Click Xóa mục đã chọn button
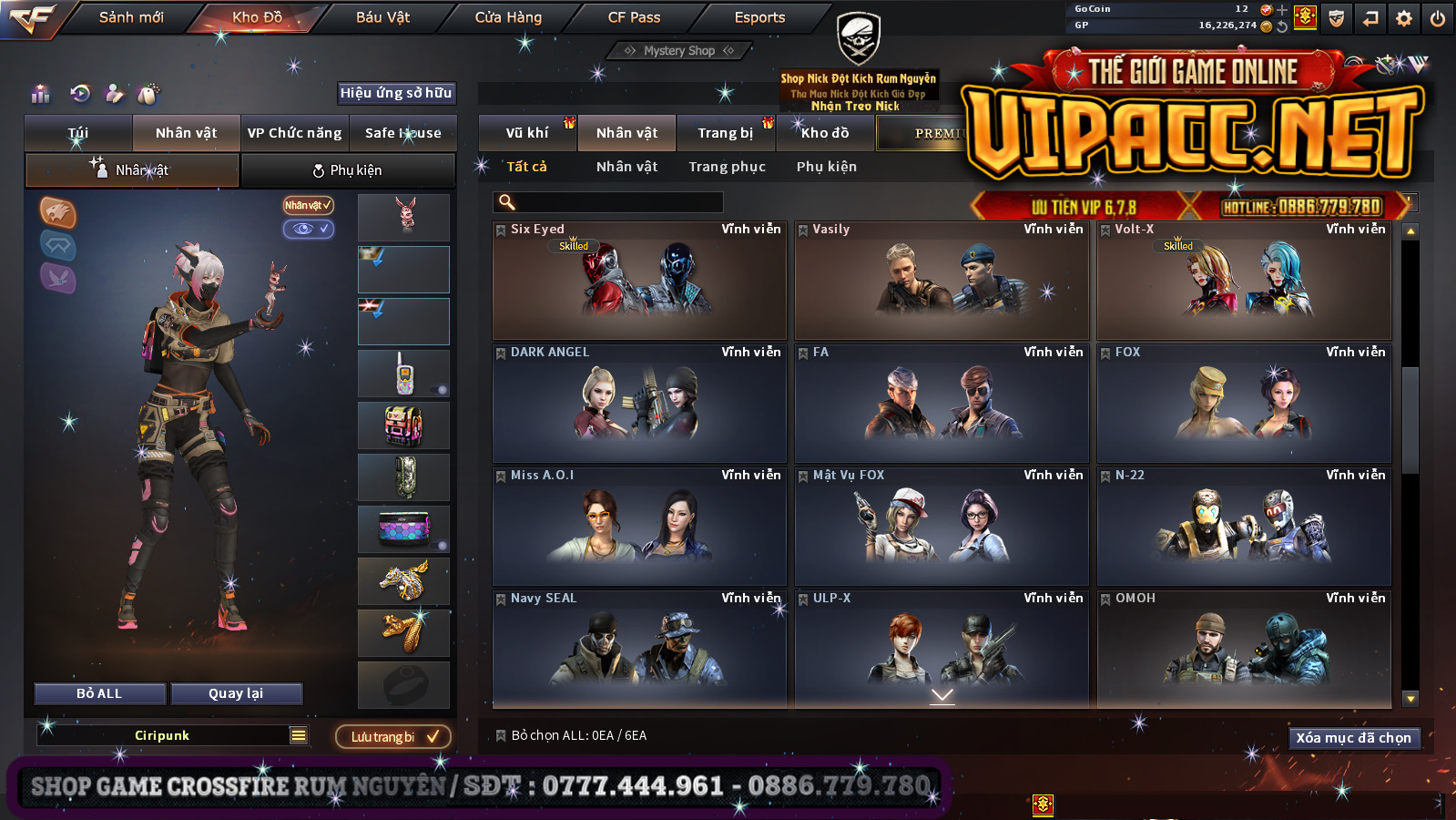 (1353, 738)
